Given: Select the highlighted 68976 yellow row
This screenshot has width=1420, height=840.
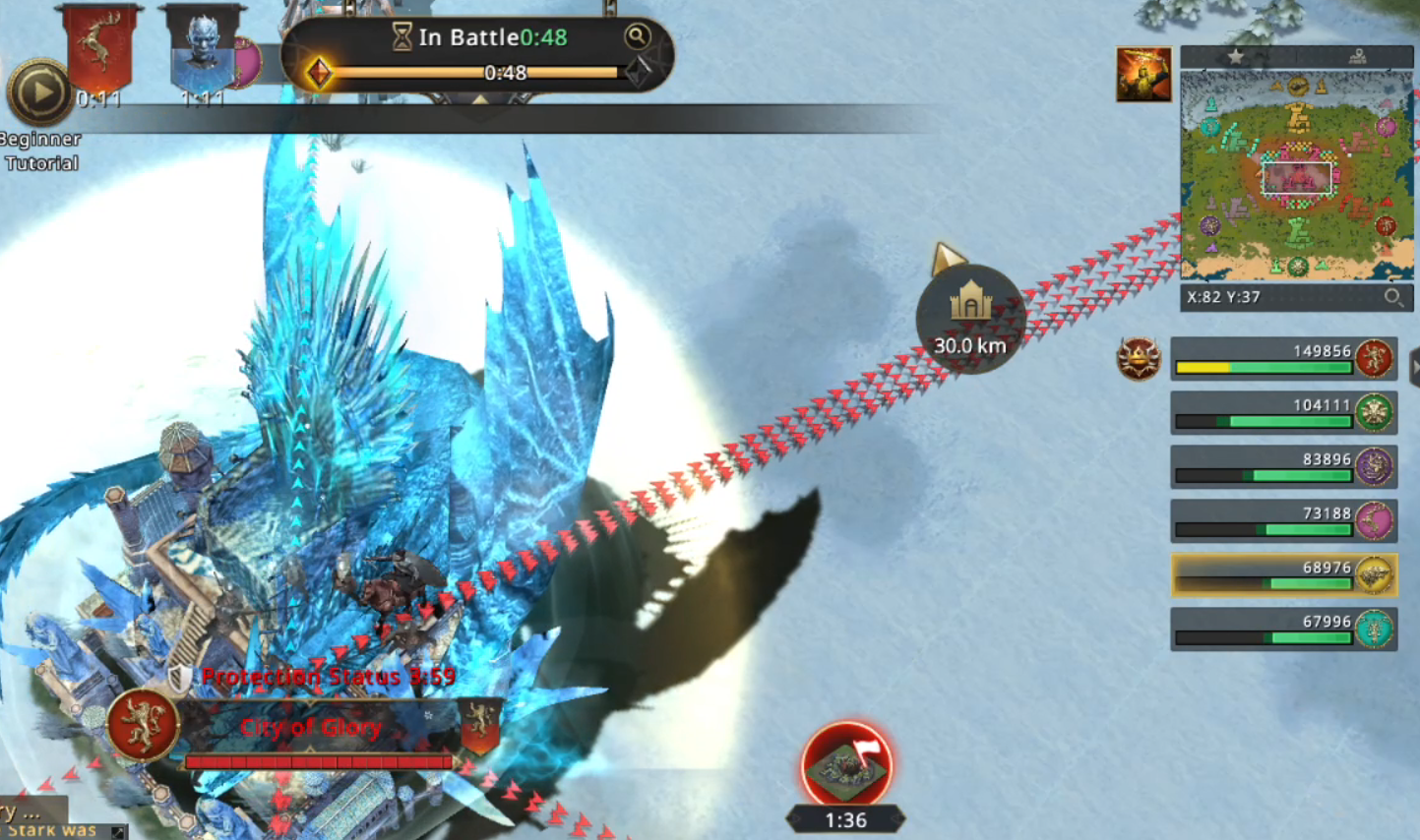Looking at the screenshot, I should tap(1283, 575).
